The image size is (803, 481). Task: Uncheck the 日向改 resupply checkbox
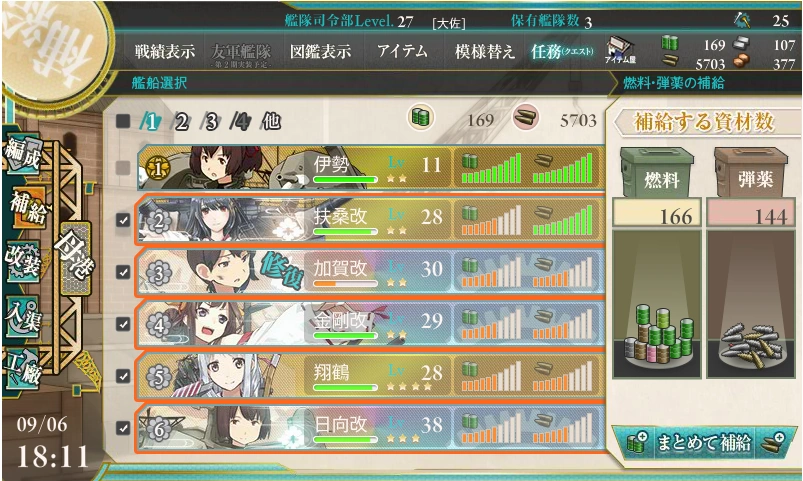pos(123,428)
